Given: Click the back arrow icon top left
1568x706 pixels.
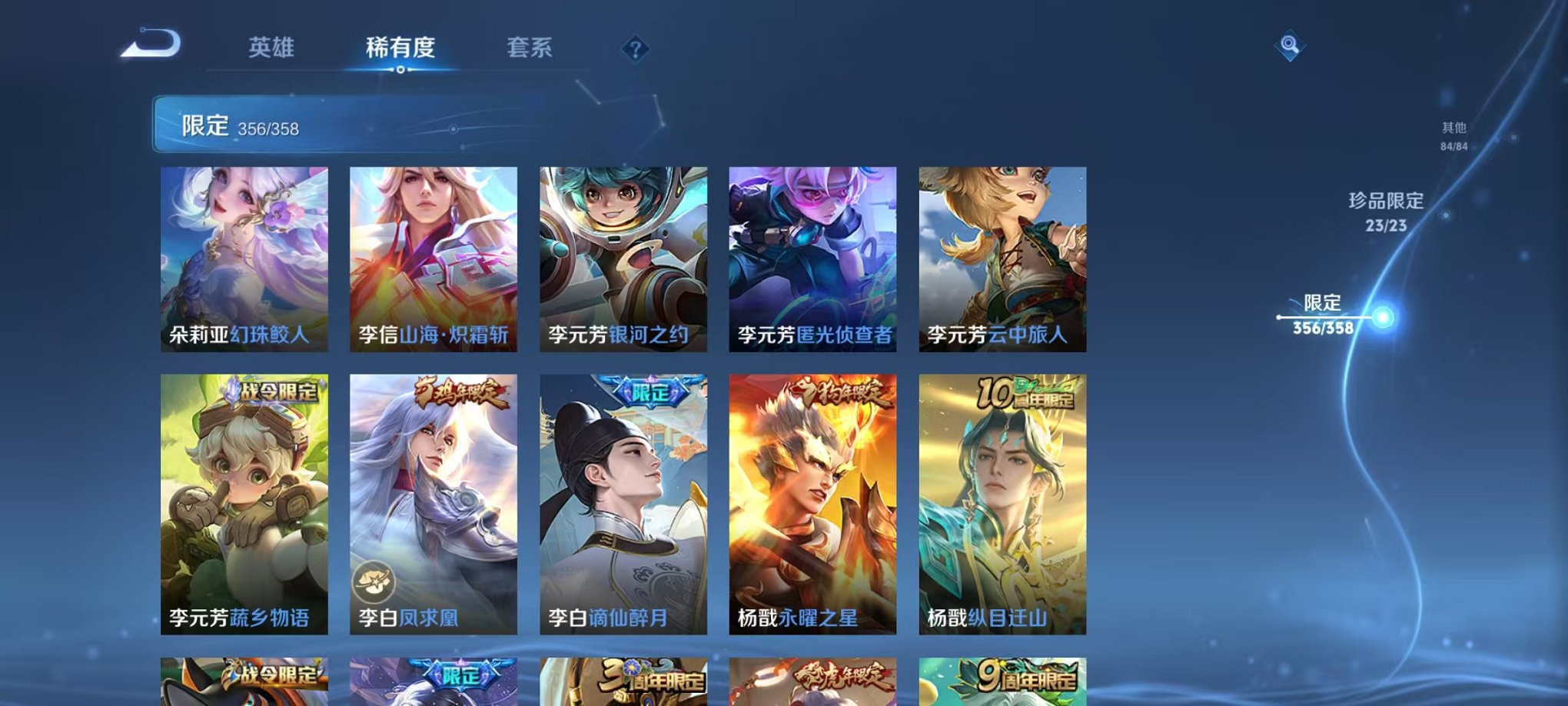Looking at the screenshot, I should tap(151, 44).
